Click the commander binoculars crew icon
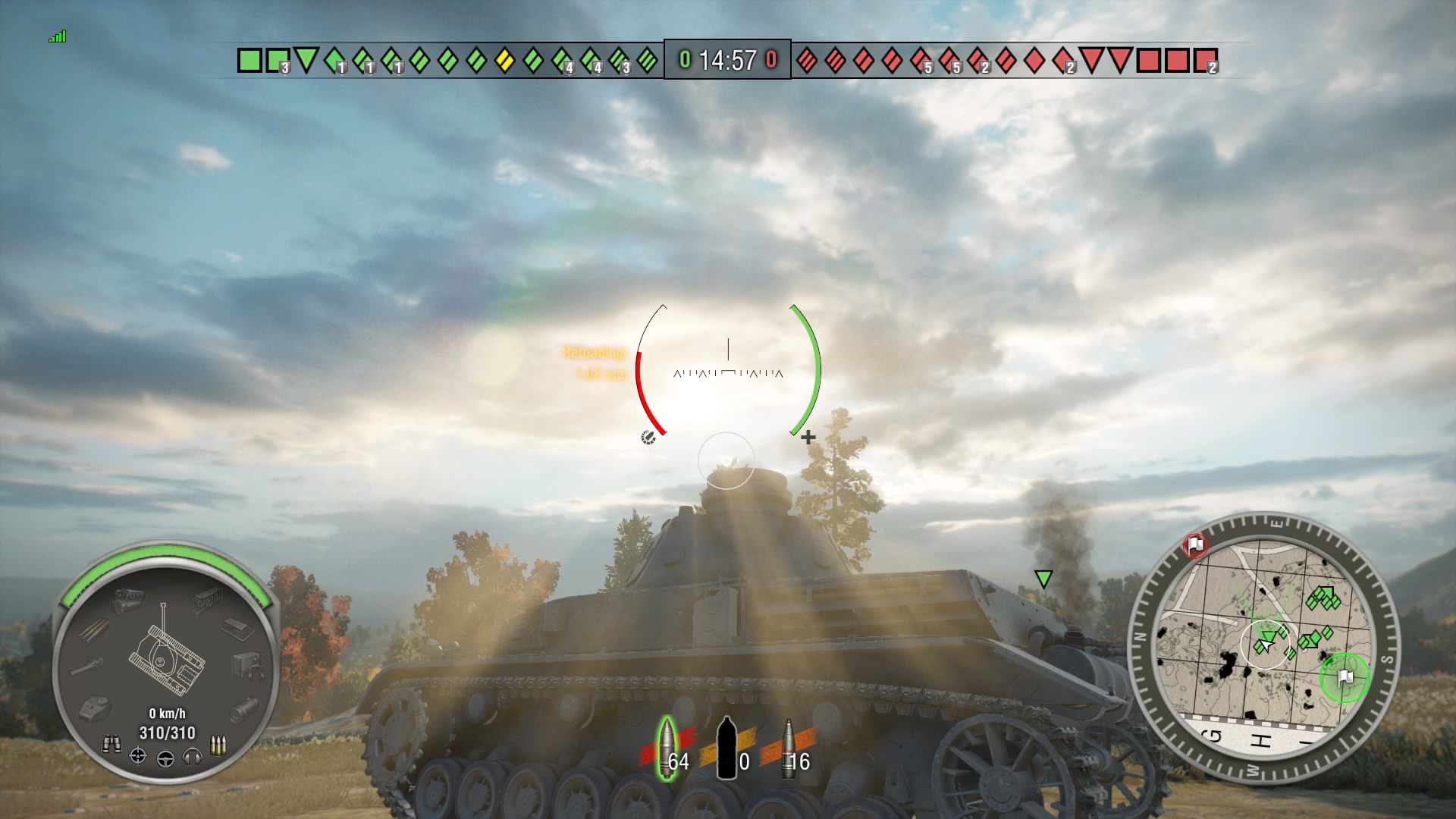 point(113,743)
